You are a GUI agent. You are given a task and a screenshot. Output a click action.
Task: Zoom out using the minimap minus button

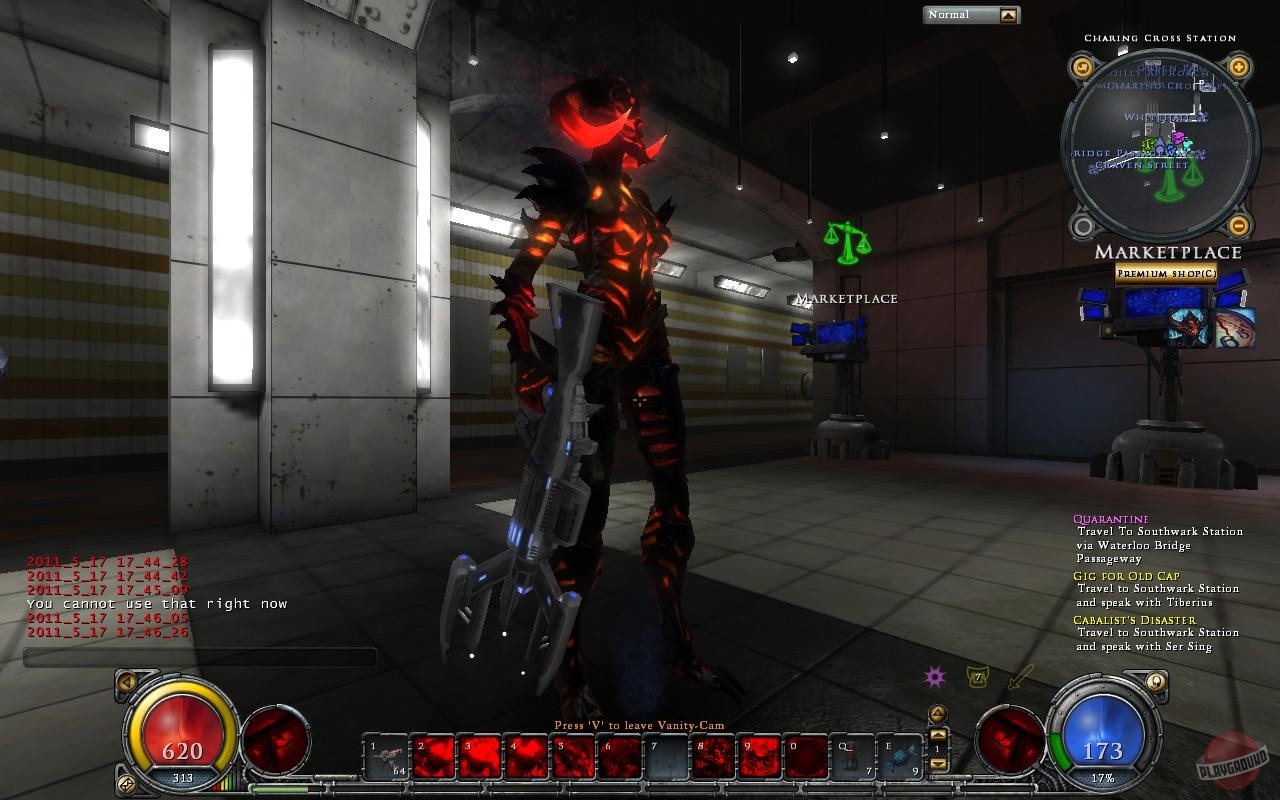(1238, 224)
